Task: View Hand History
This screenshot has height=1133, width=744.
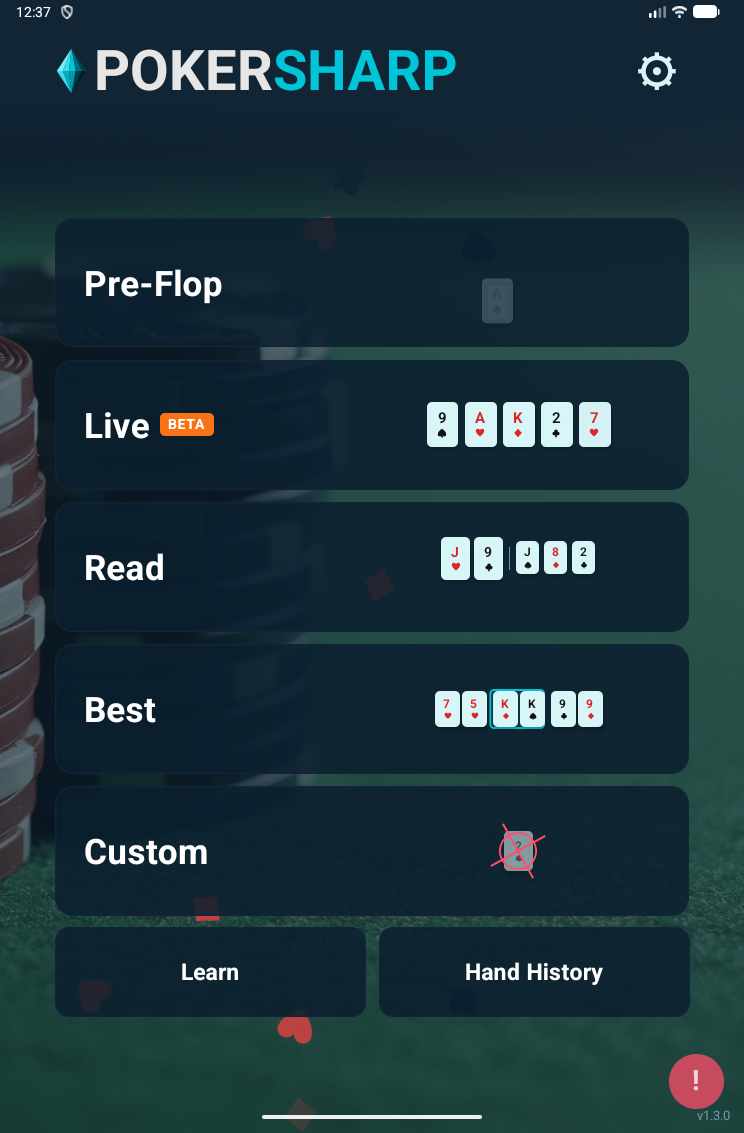Action: click(x=534, y=972)
